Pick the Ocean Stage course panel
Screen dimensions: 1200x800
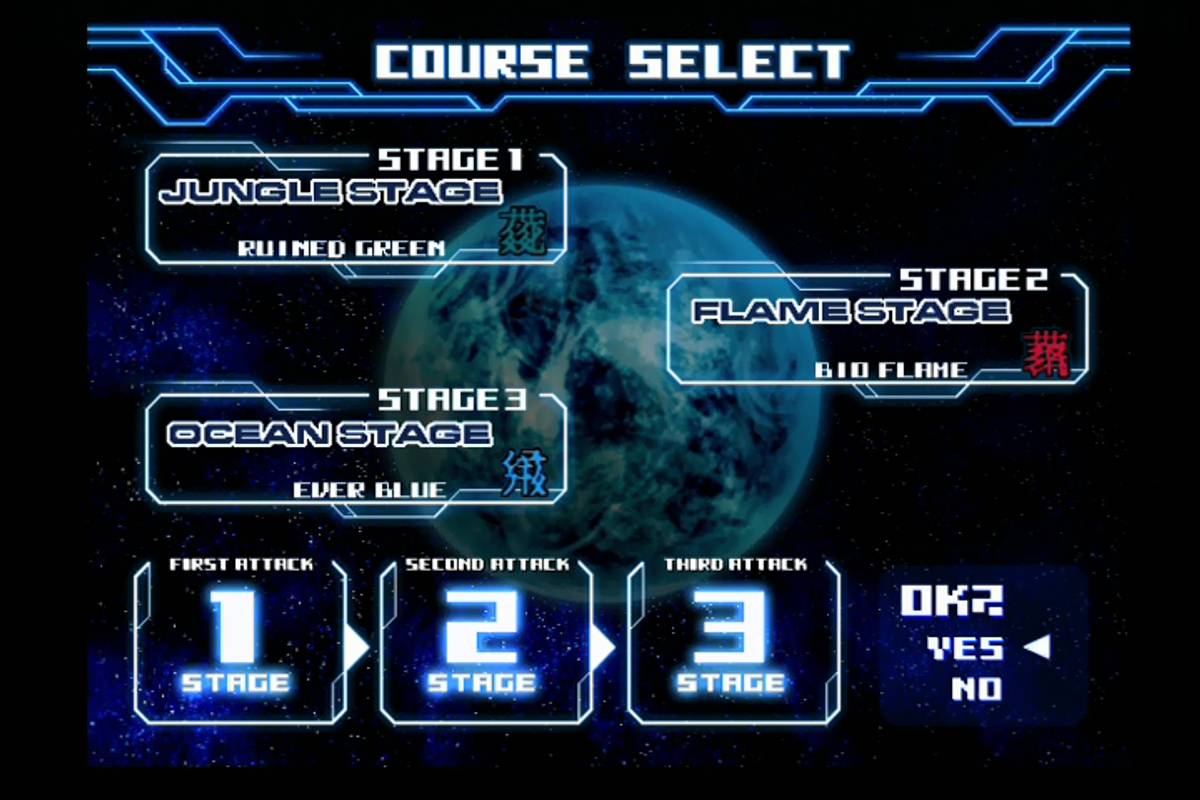click(355, 448)
